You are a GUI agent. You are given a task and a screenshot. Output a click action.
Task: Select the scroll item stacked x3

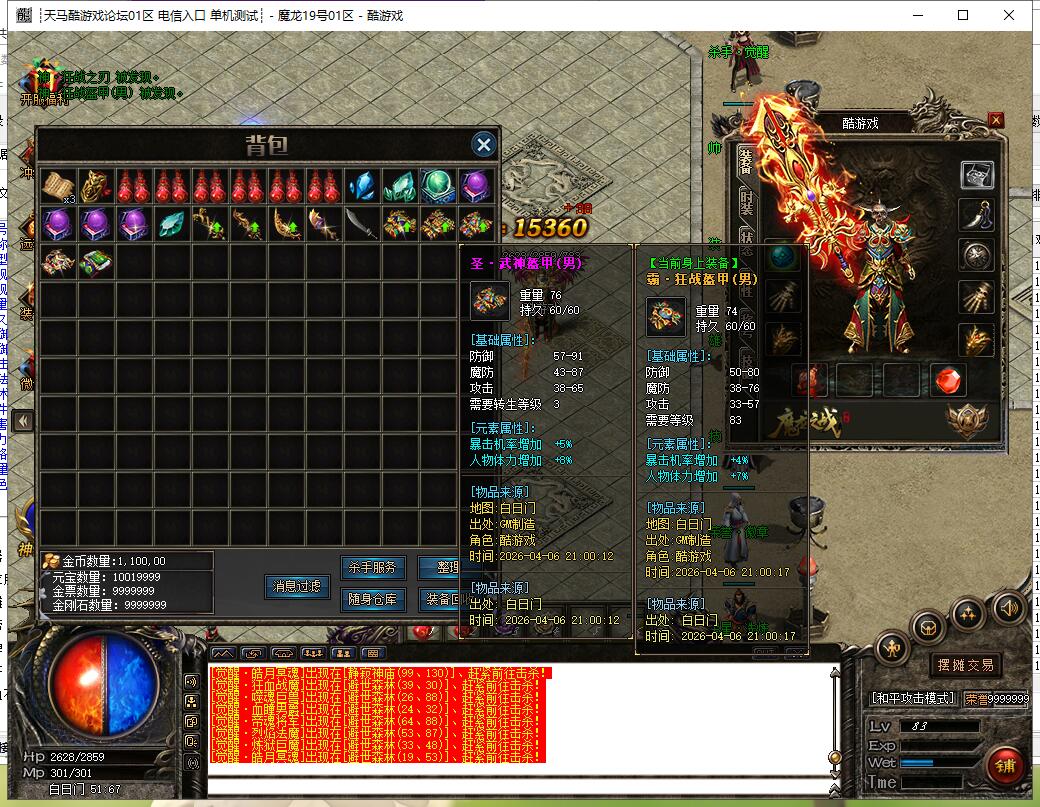click(59, 186)
